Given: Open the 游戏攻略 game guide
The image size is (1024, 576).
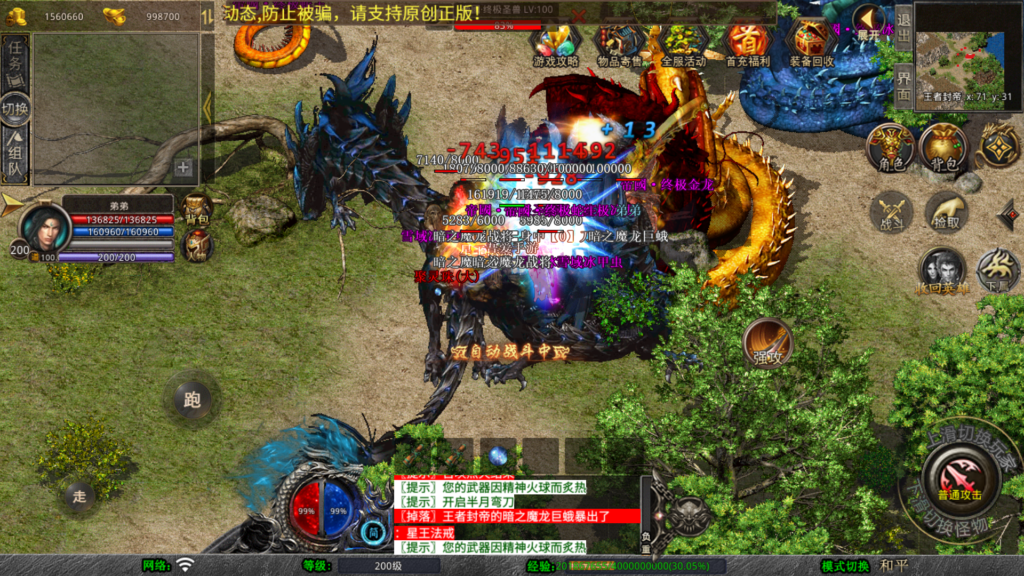Looking at the screenshot, I should [556, 43].
